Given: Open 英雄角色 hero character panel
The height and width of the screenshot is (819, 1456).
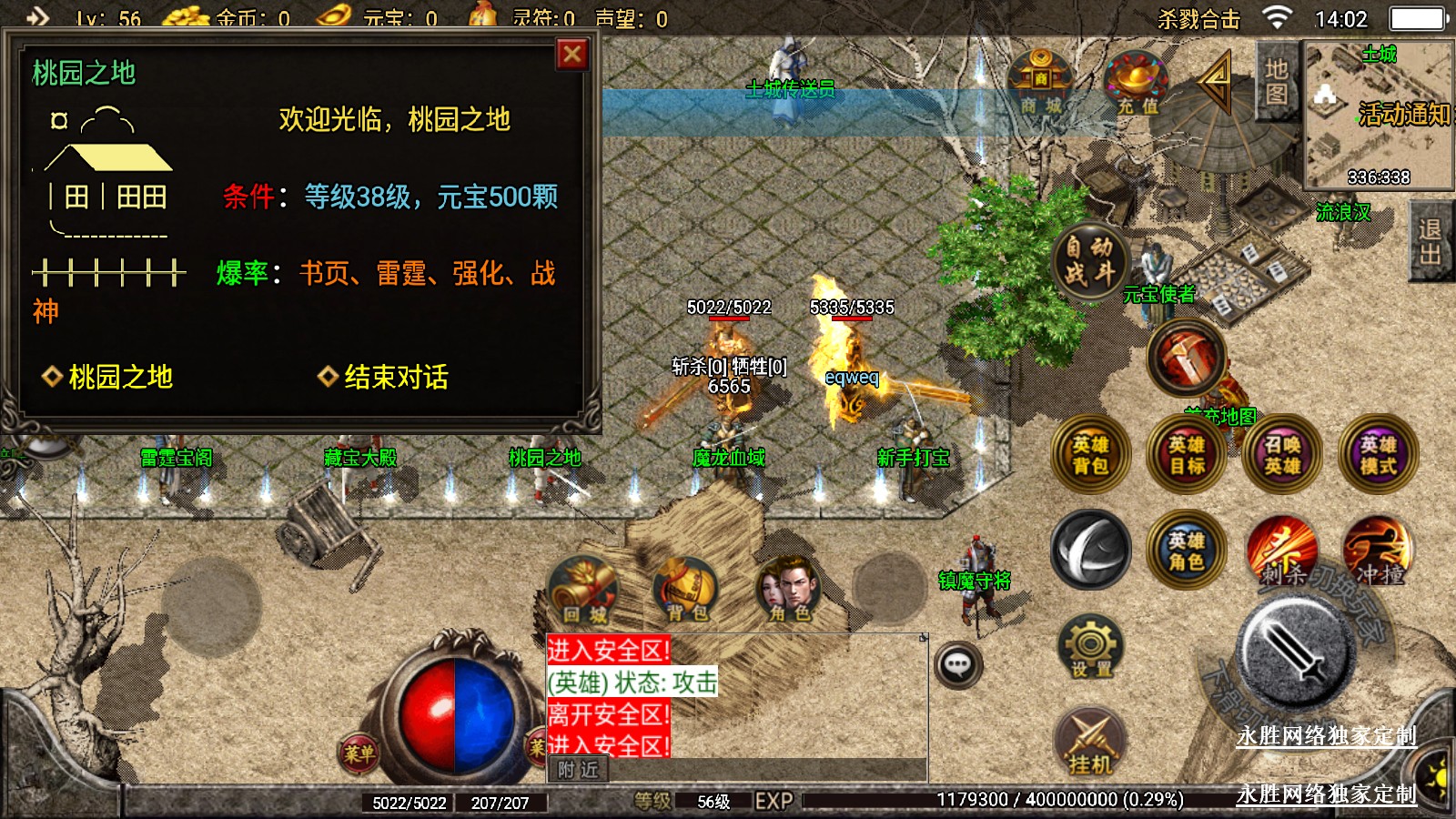Looking at the screenshot, I should 1187,551.
